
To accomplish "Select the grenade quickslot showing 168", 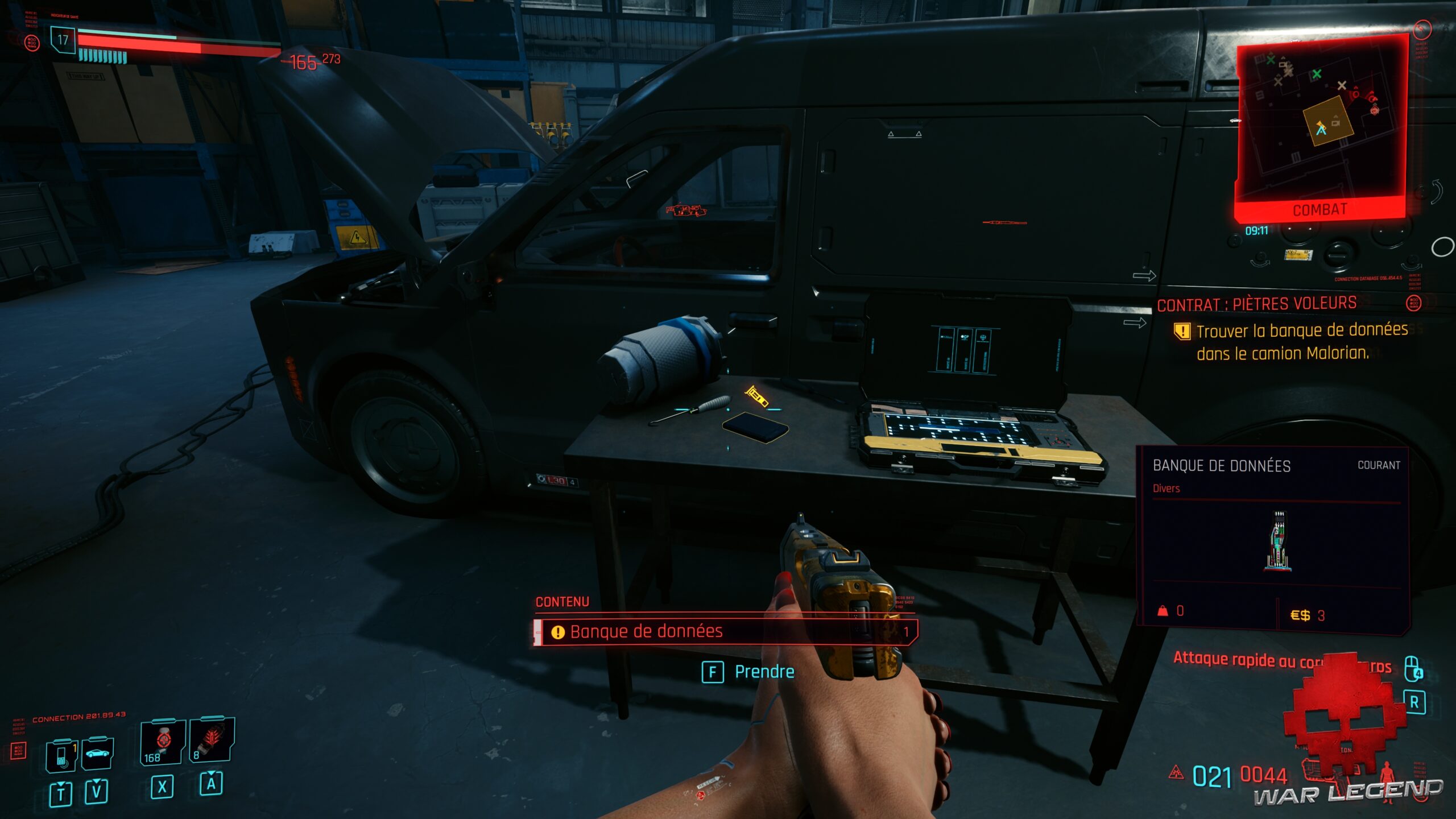I will pos(163,742).
